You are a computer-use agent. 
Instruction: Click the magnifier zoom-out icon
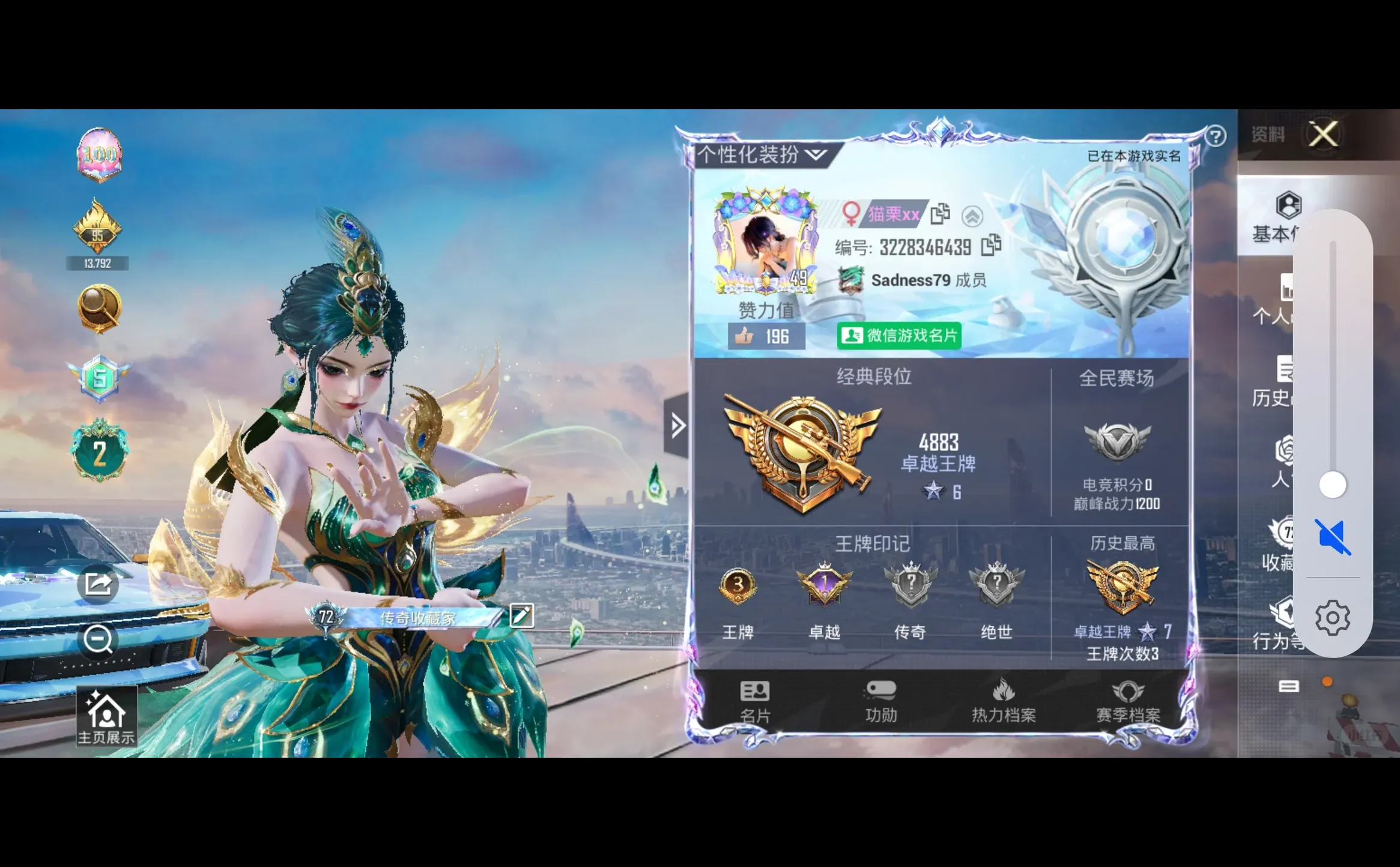tap(98, 639)
